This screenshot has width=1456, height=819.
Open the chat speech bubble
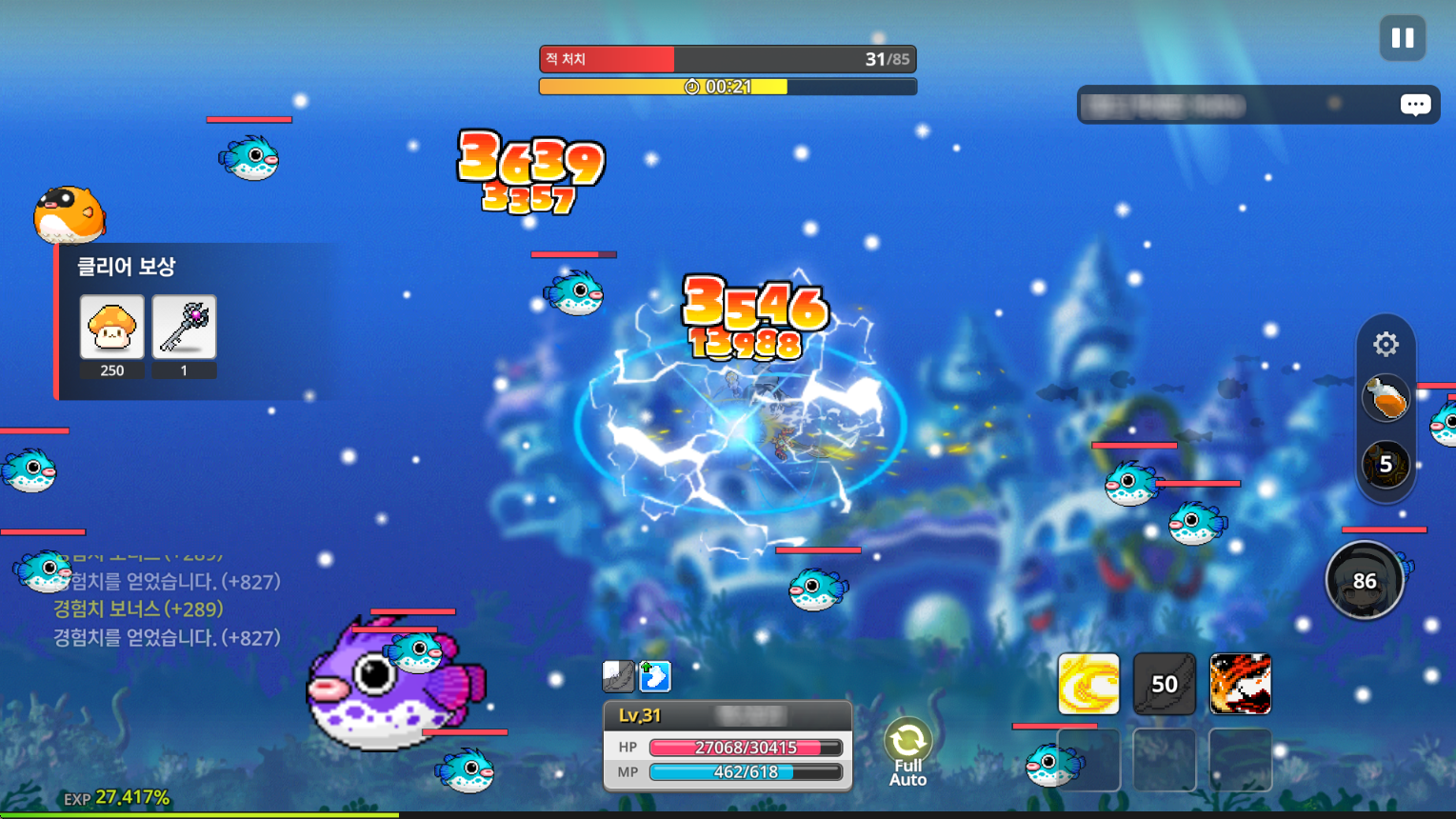click(1415, 104)
